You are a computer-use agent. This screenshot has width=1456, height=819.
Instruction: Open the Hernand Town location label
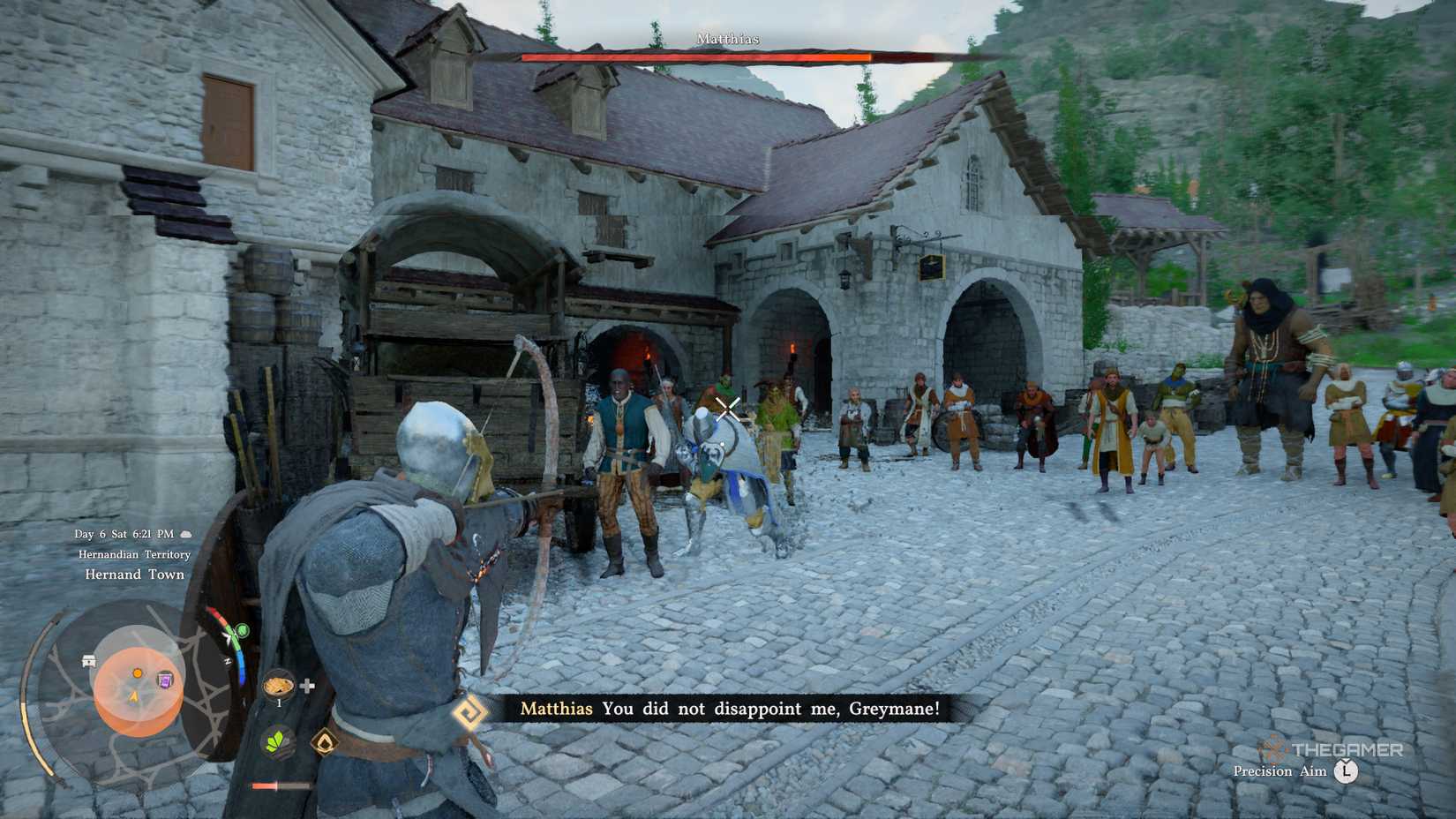tap(134, 575)
